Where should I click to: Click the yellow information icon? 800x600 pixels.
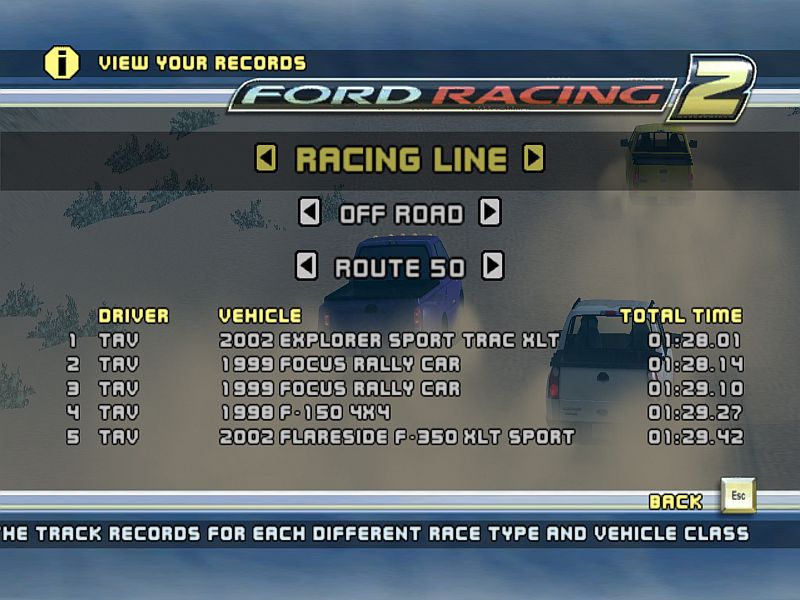61,63
